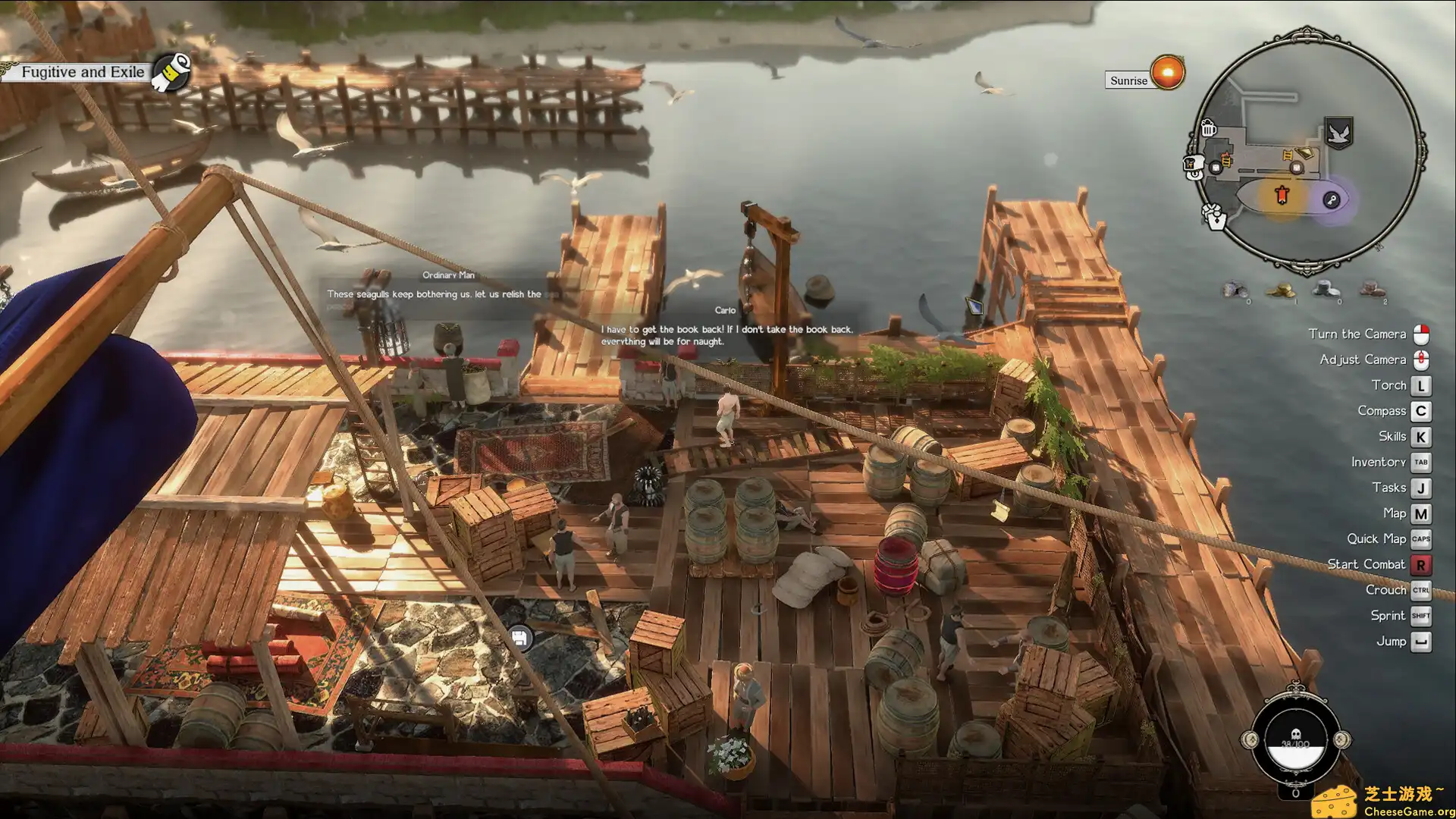
Task: Click the seagull crest emblem on the minimap
Action: (x=1338, y=133)
